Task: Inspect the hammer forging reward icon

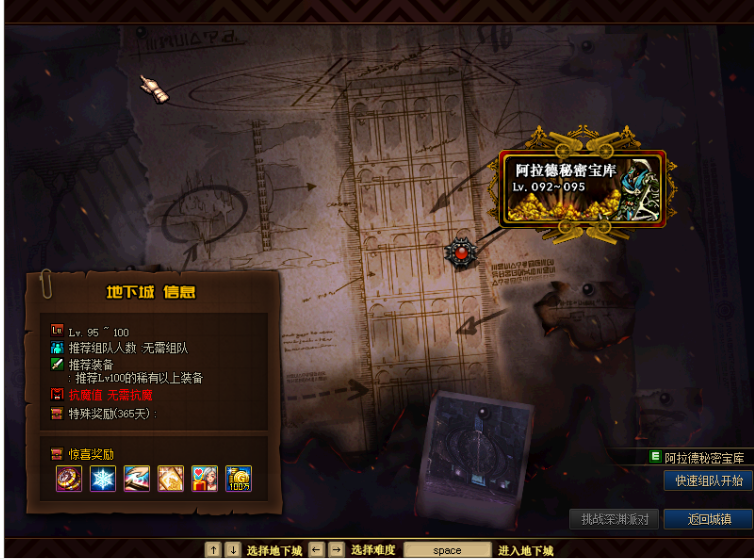Action: pos(137,478)
